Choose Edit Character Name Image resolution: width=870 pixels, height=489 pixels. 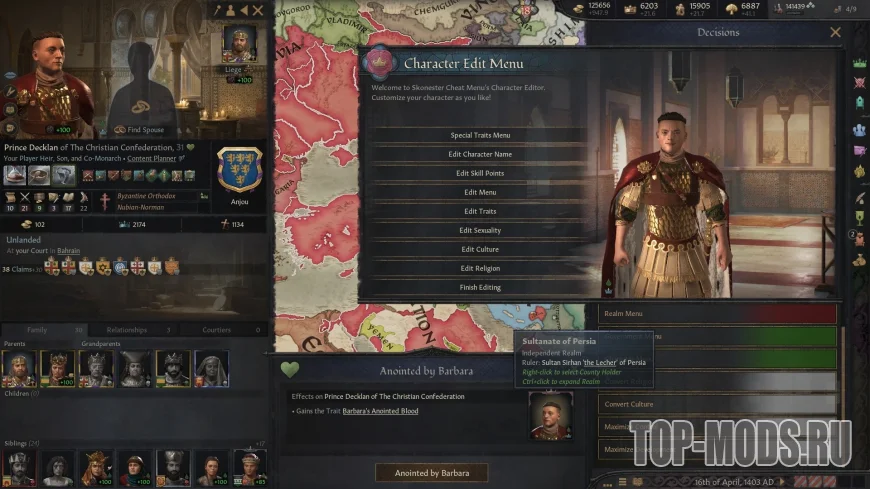(480, 154)
